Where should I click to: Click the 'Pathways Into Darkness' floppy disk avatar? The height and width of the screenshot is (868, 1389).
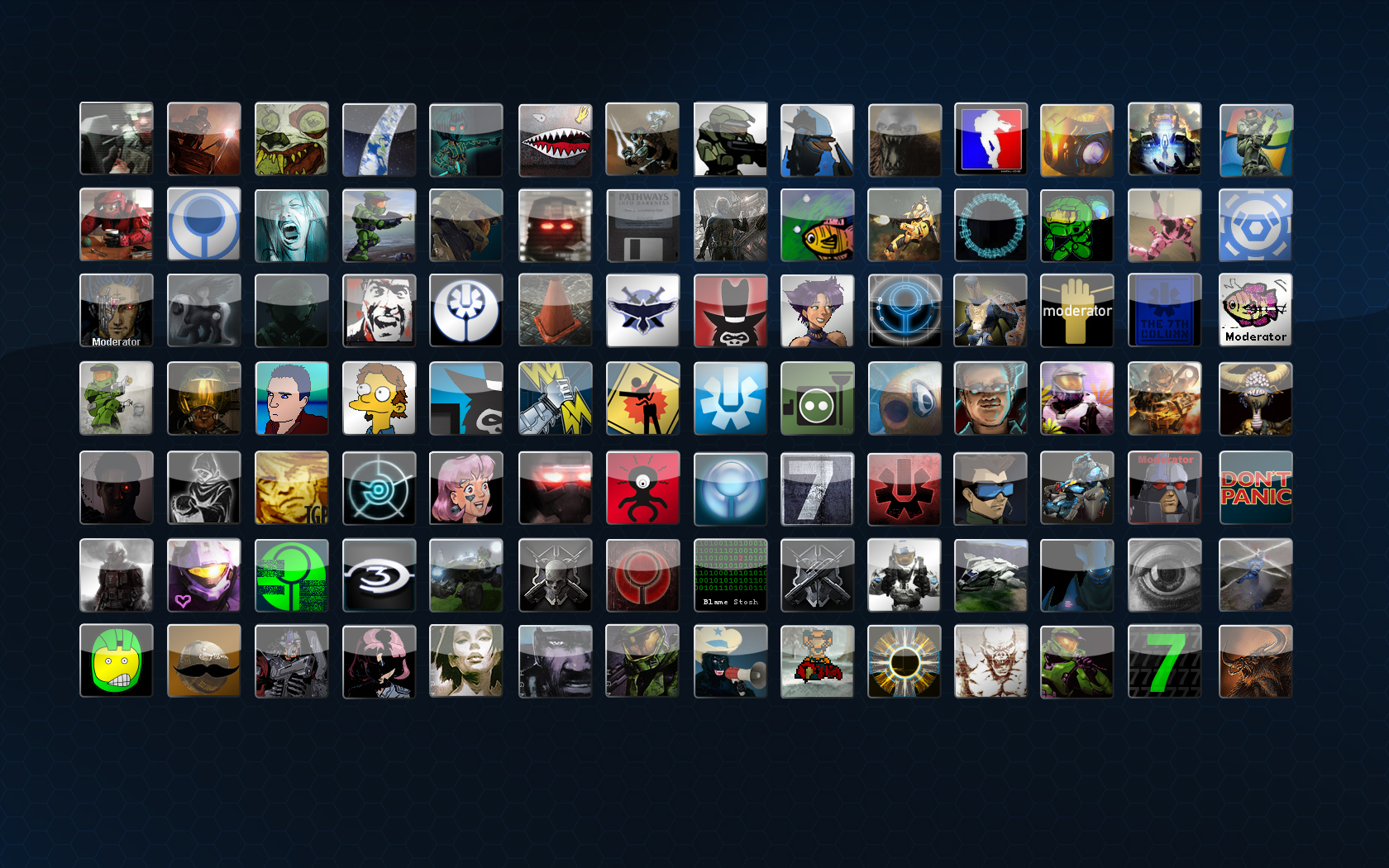642,224
